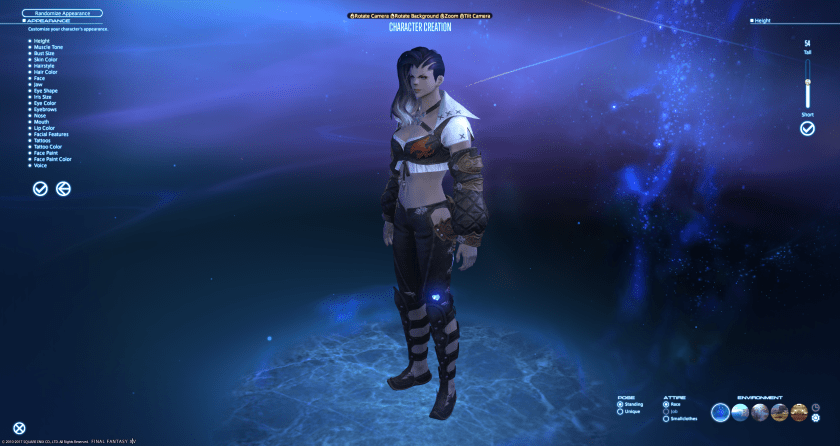Click the clock icon beside the environments
Image resolution: width=840 pixels, height=446 pixels.
pyautogui.click(x=815, y=407)
